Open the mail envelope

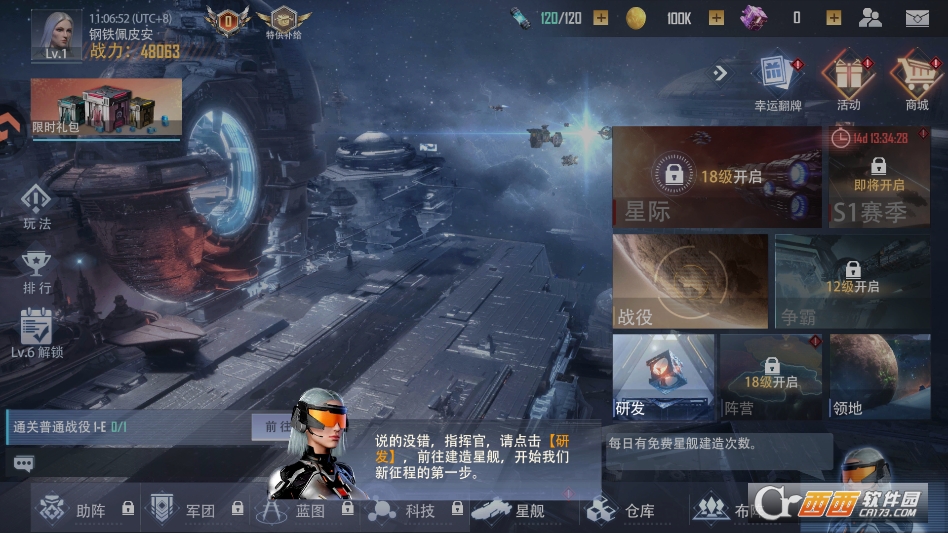click(917, 17)
